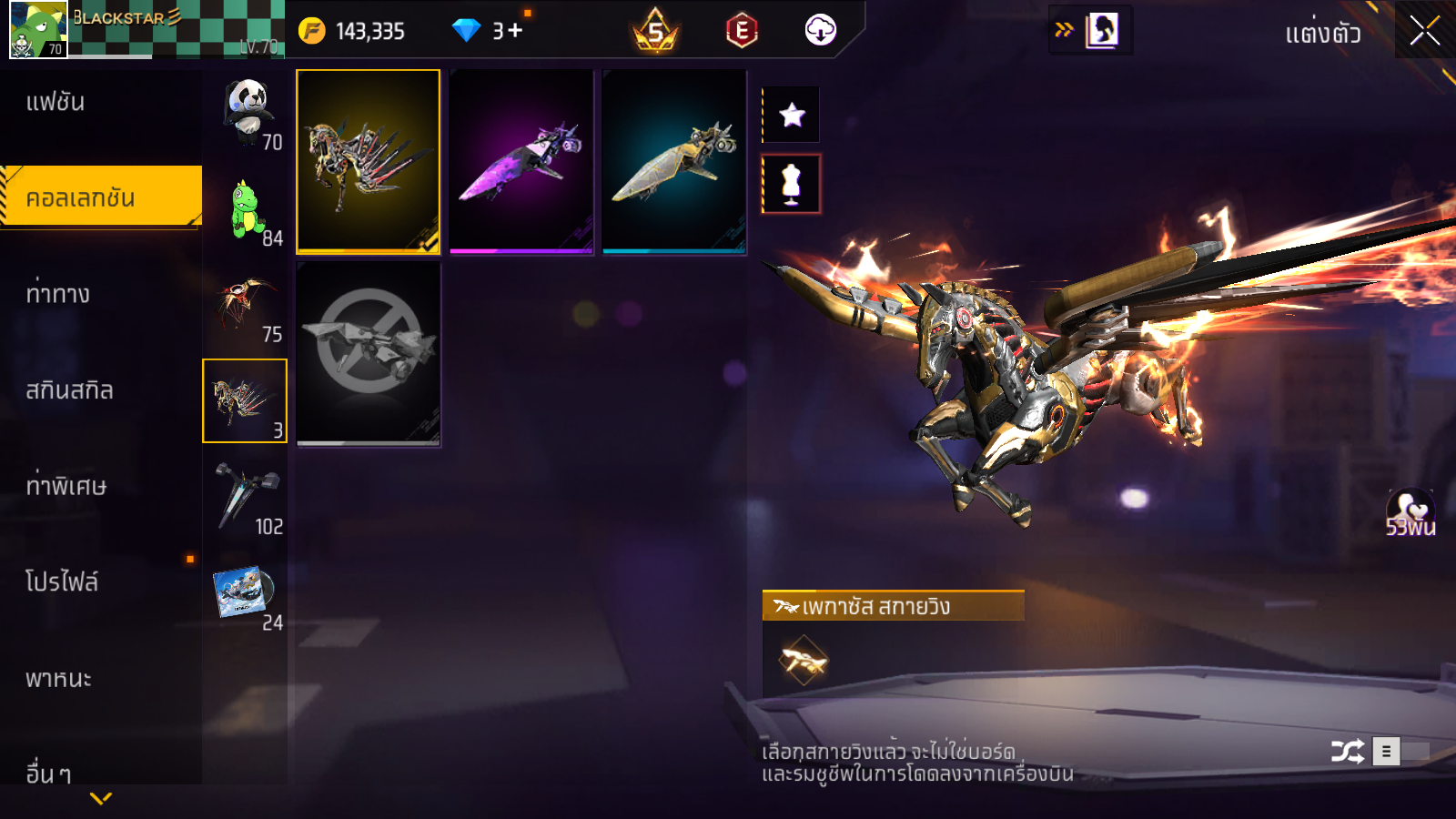The height and width of the screenshot is (819, 1456).
Task: Add diamonds with the plus button
Action: click(x=515, y=31)
